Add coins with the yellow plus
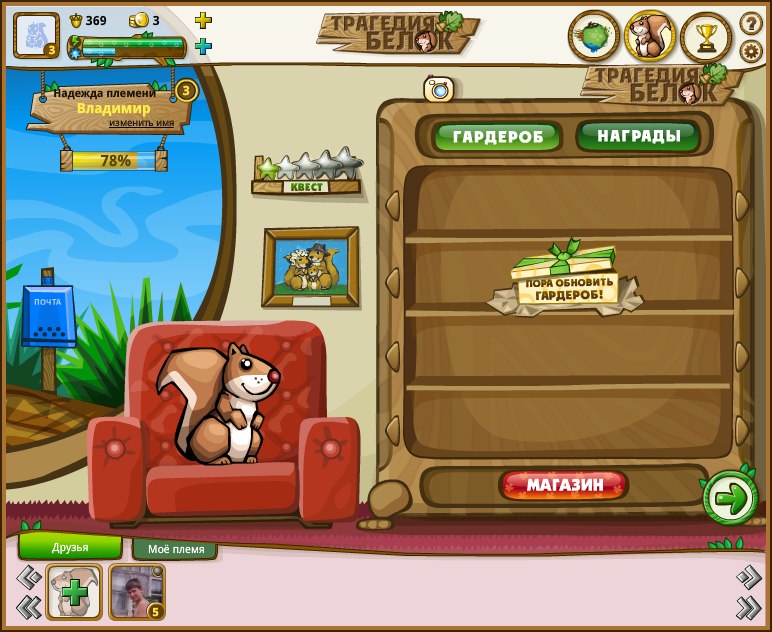The height and width of the screenshot is (632, 772). pos(203,20)
